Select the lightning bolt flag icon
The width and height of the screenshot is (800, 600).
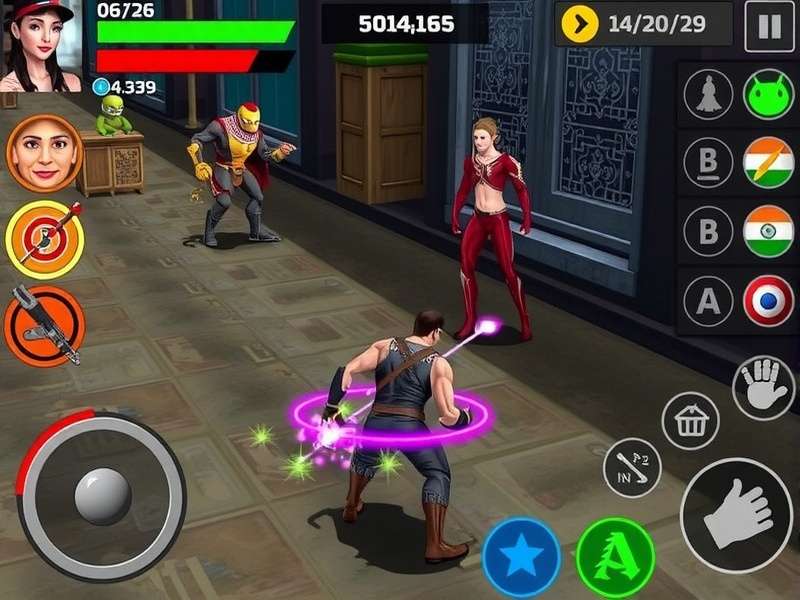tap(768, 163)
